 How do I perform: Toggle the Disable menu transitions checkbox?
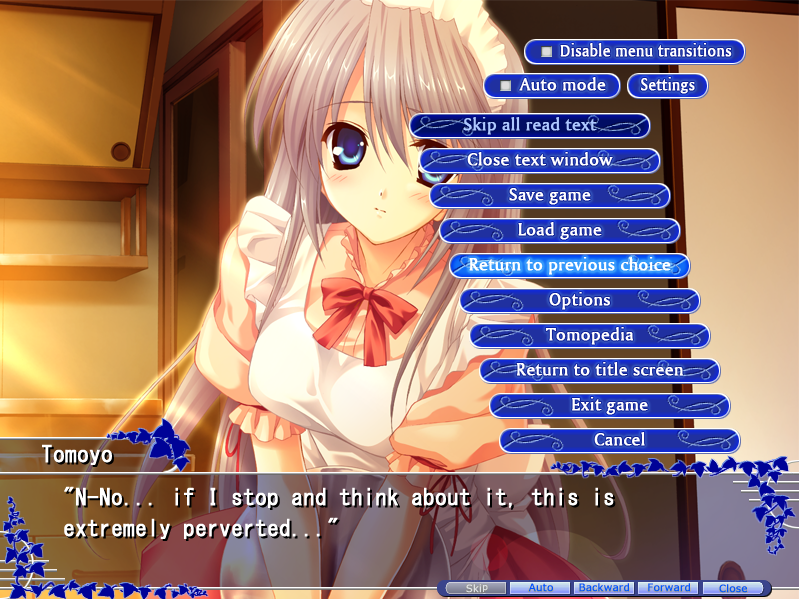(547, 51)
